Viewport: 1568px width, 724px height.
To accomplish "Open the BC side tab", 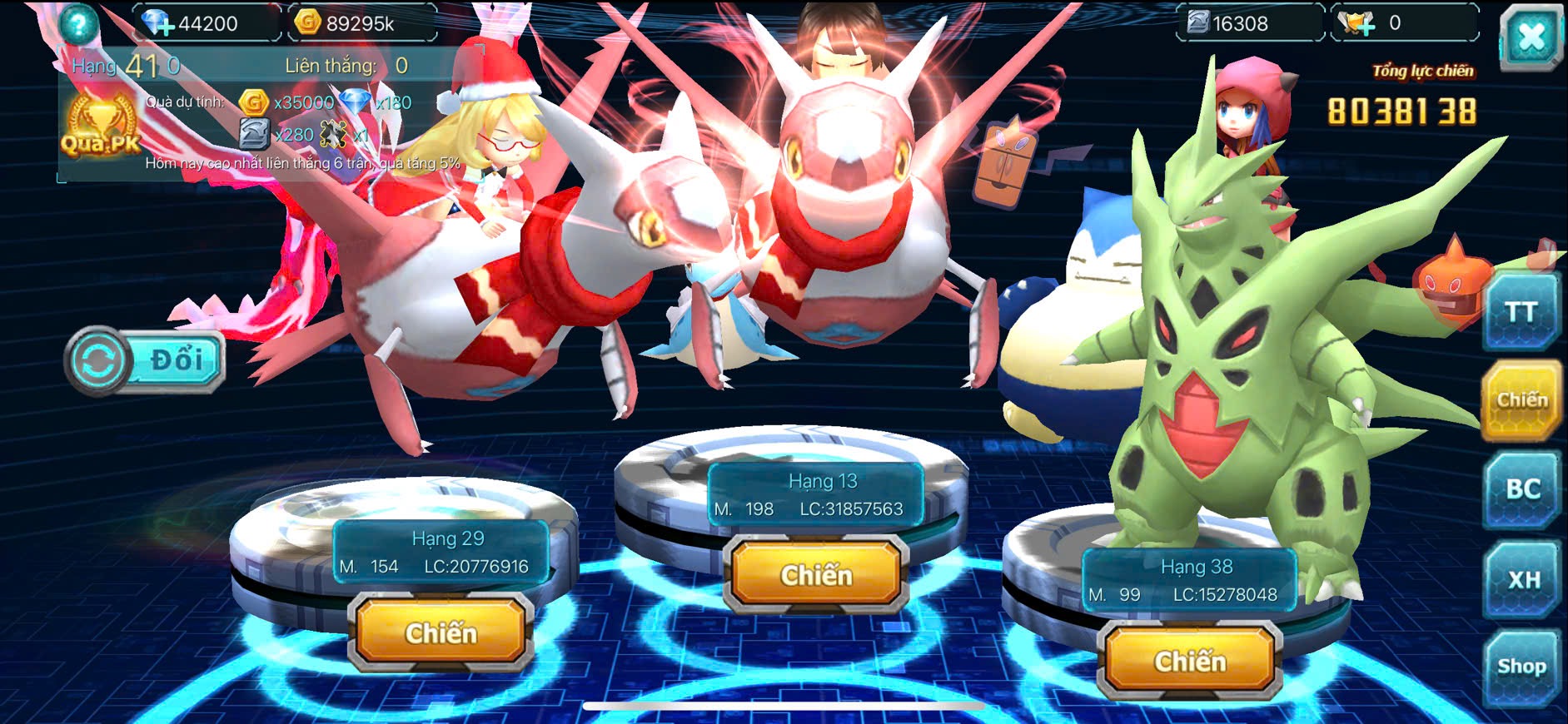I will coord(1521,489).
